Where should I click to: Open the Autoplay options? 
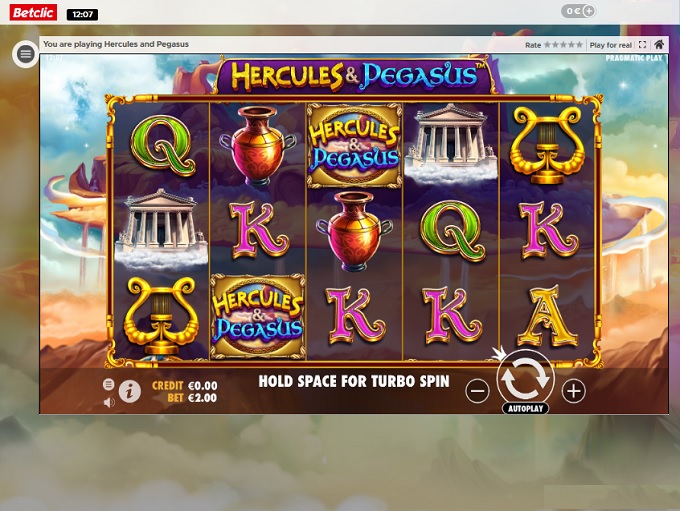click(525, 409)
